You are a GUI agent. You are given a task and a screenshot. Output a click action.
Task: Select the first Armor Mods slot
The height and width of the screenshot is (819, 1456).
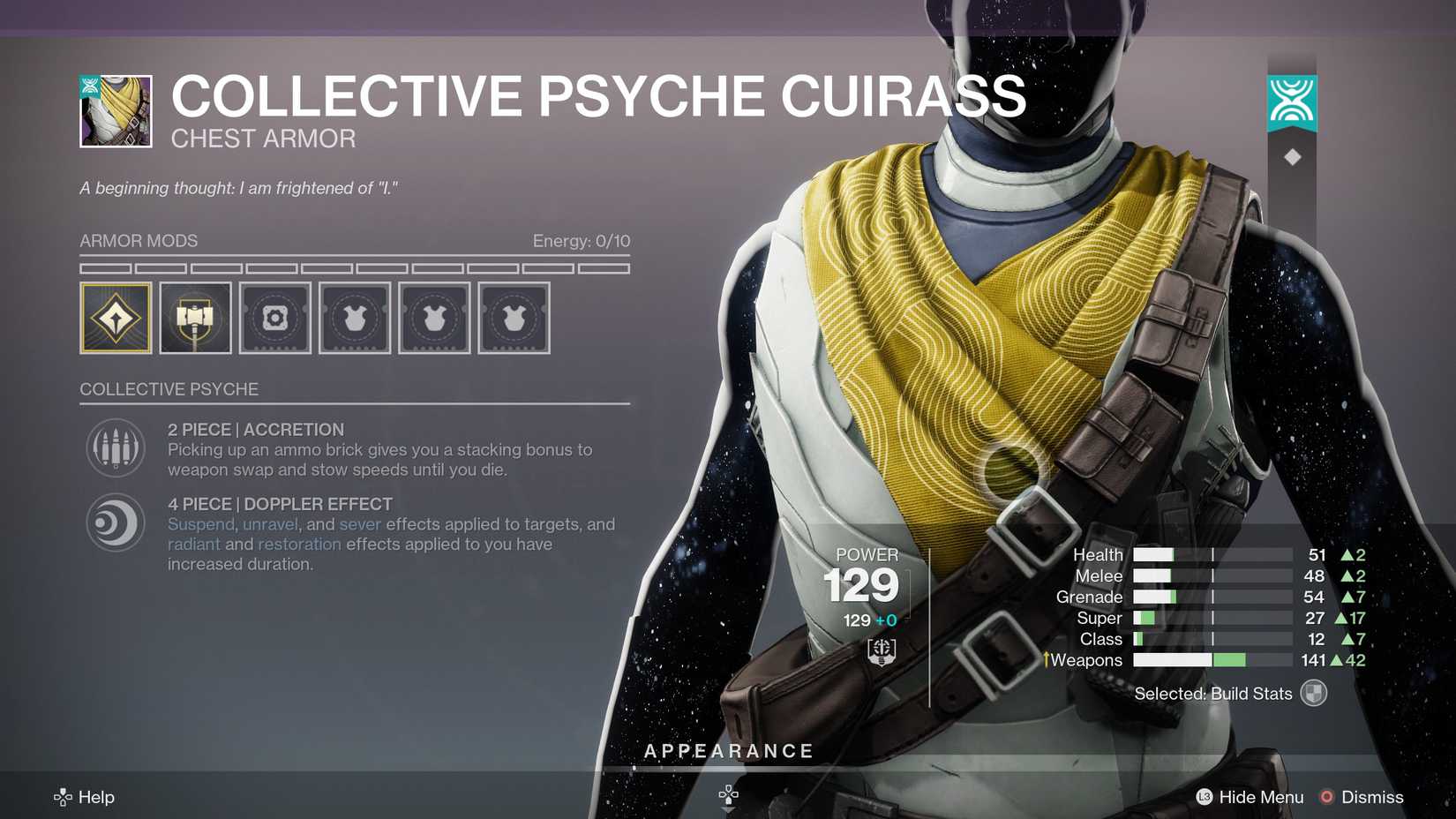(115, 318)
